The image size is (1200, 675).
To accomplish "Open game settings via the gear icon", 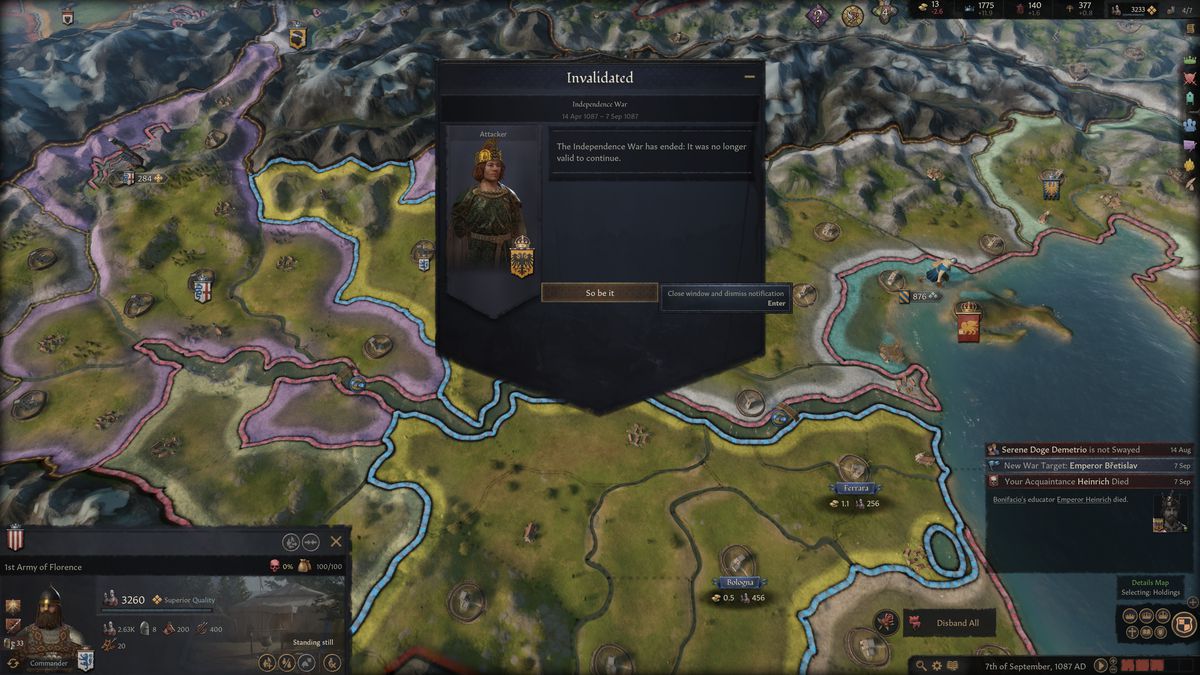I will (x=937, y=665).
